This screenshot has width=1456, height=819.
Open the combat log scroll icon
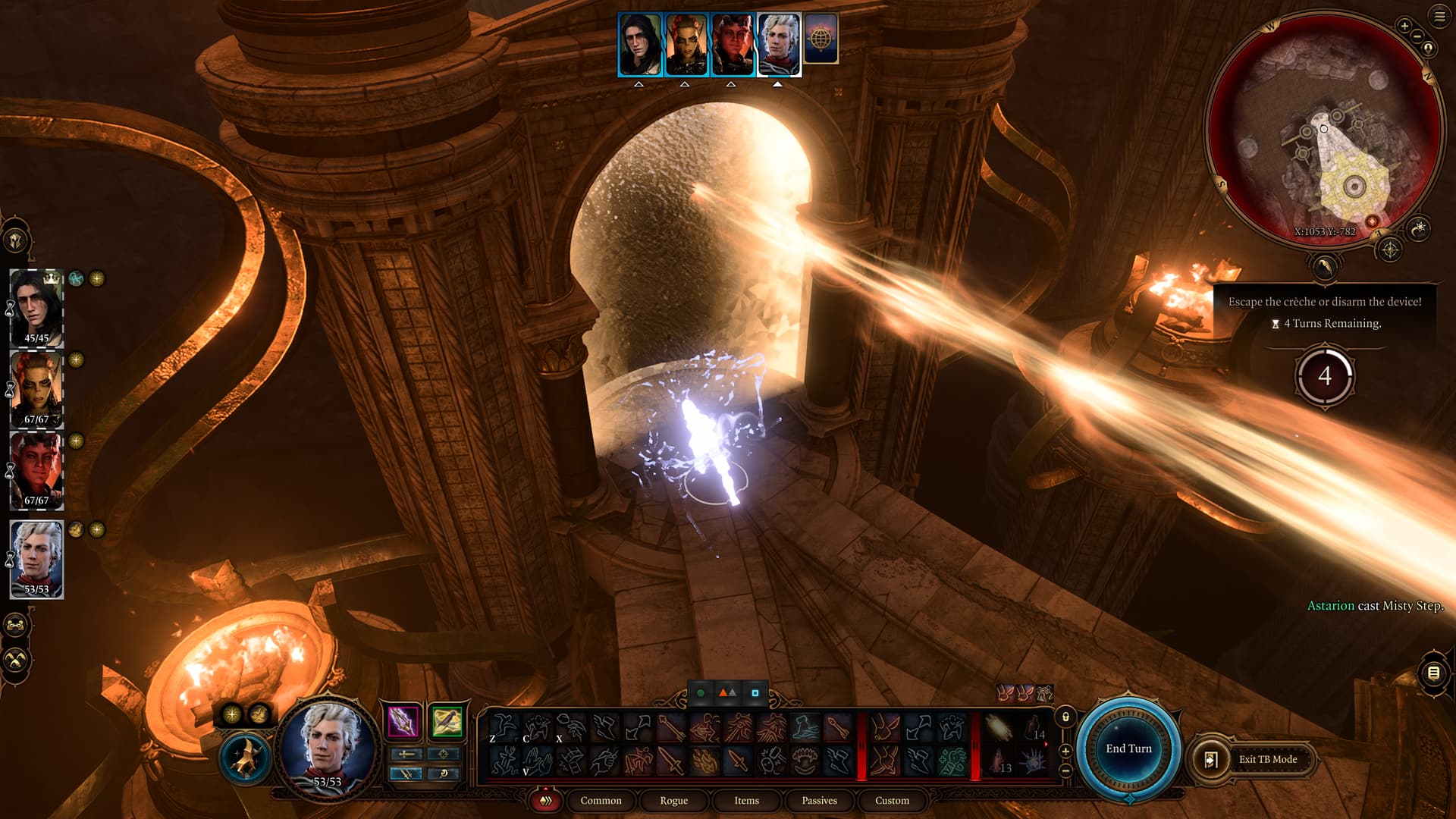(1433, 673)
